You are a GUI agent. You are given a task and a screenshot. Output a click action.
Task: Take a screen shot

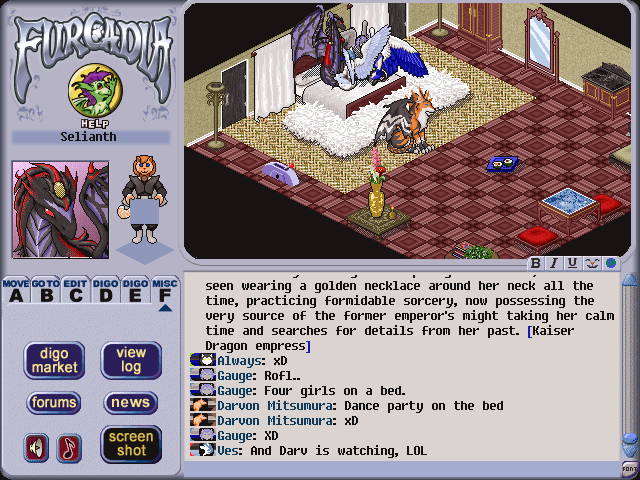pos(131,444)
